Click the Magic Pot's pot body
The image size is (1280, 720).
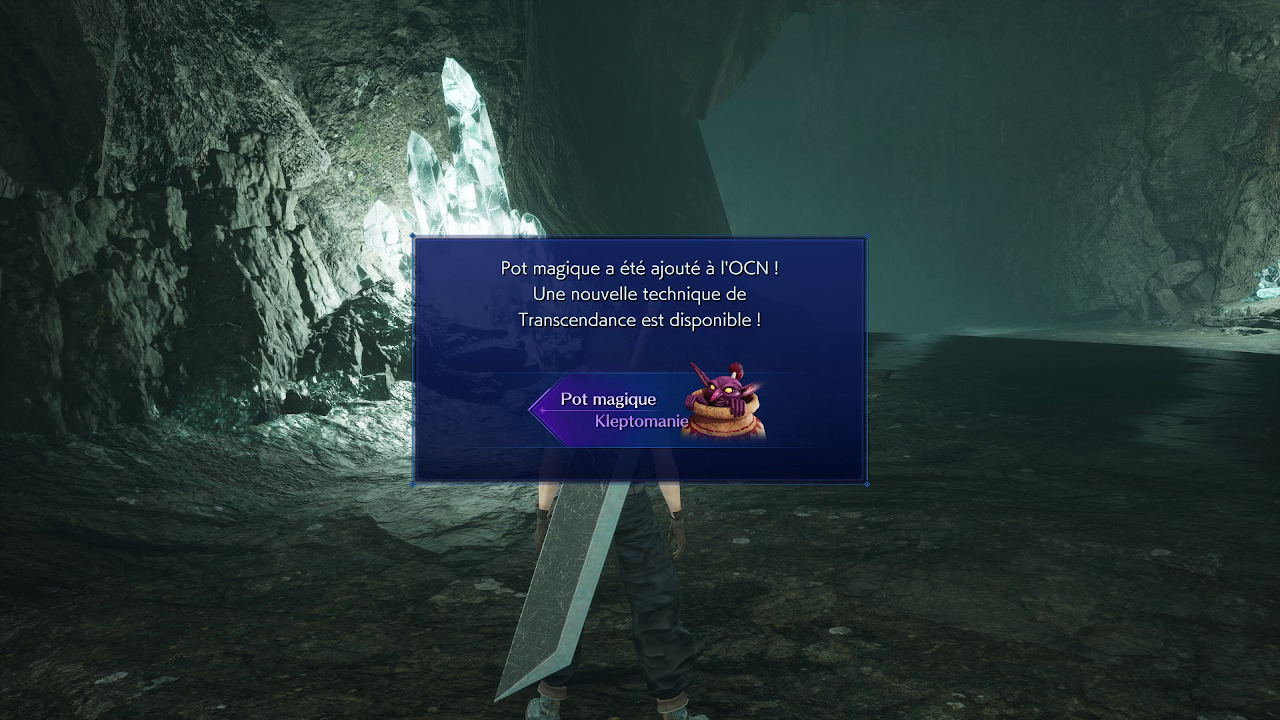tap(722, 428)
